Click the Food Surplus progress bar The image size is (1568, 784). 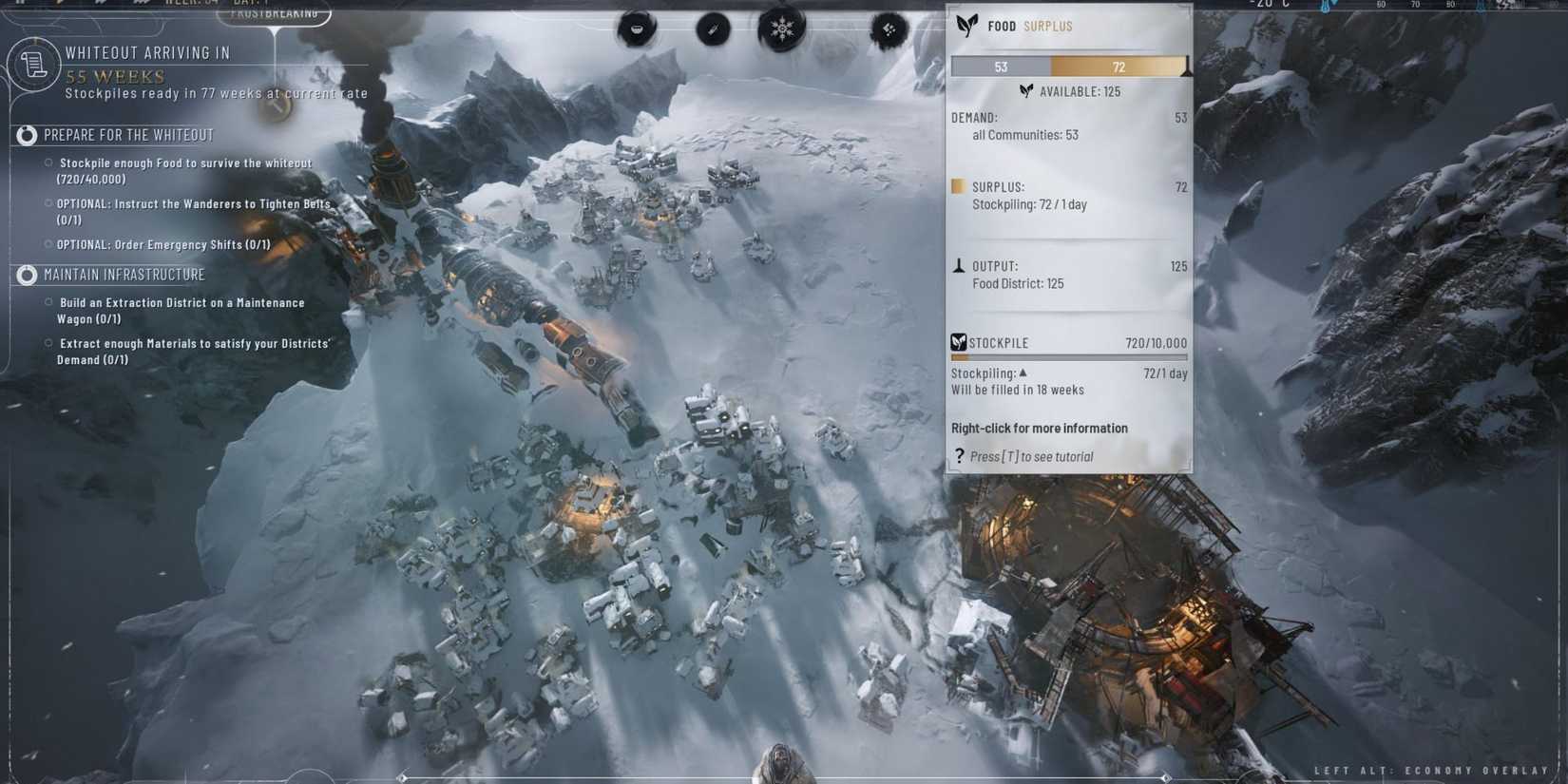(x=1068, y=66)
